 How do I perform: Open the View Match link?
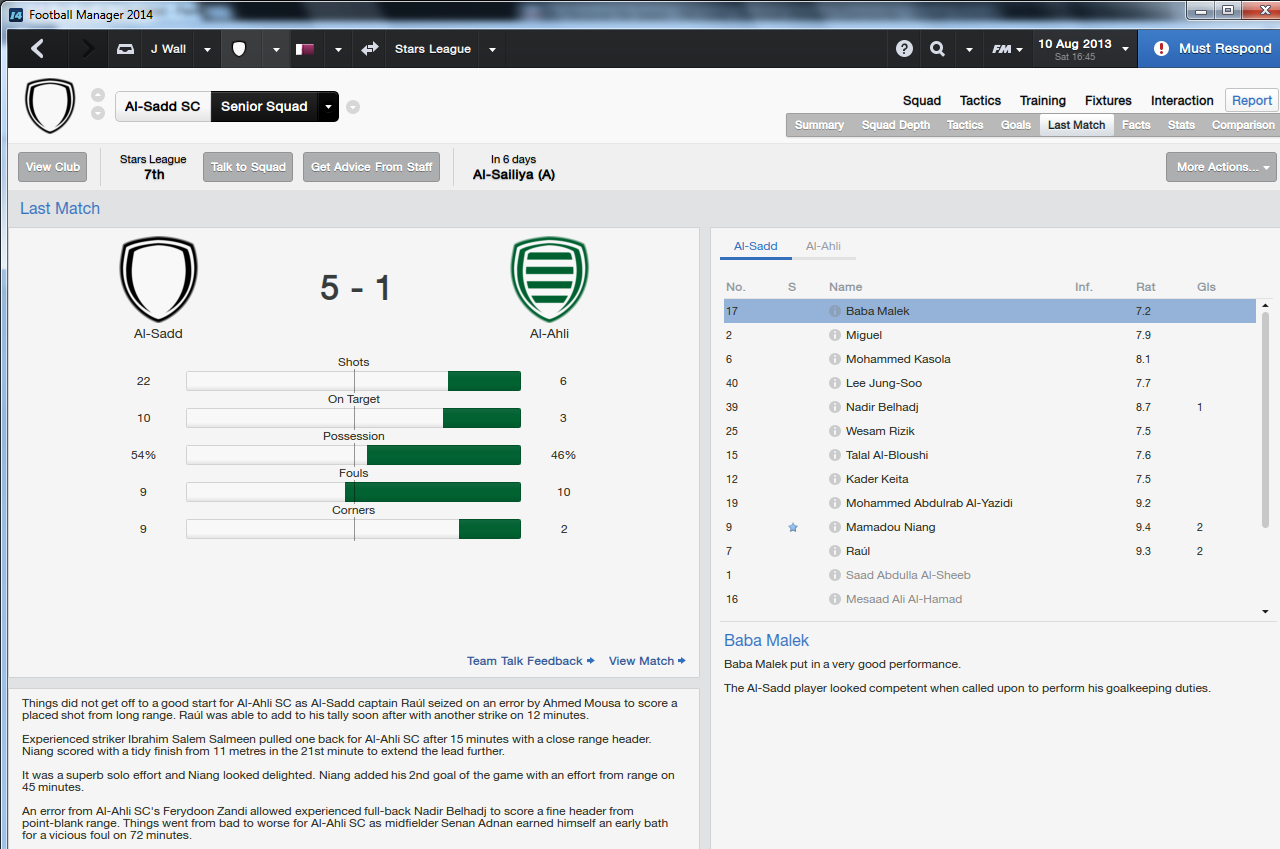click(646, 661)
